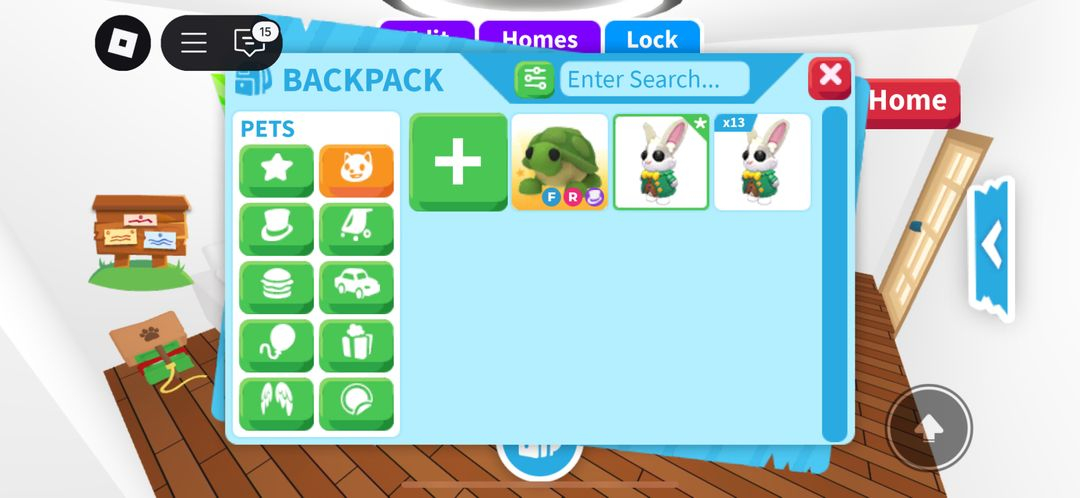The image size is (1080, 498).
Task: Open the Roblox menu logo button
Action: point(123,43)
